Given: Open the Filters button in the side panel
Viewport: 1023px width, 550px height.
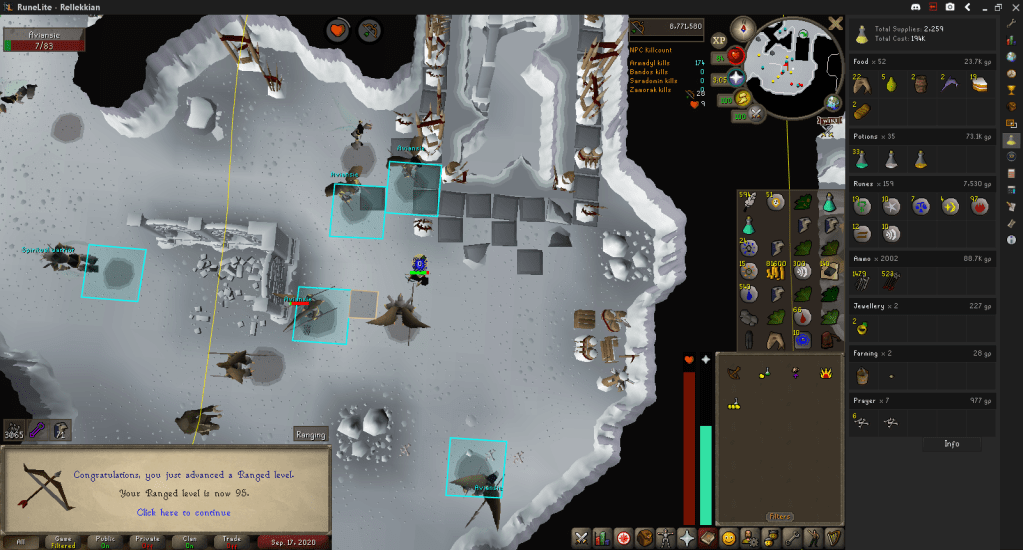Looking at the screenshot, I should tap(778, 517).
